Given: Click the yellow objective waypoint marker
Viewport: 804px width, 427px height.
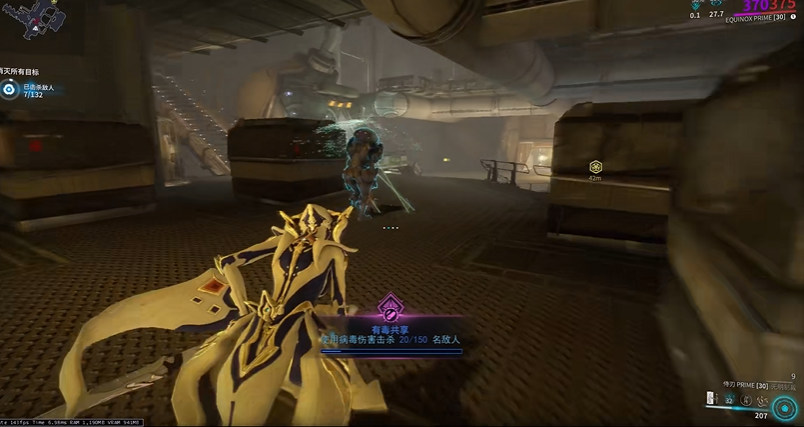Looking at the screenshot, I should [595, 167].
